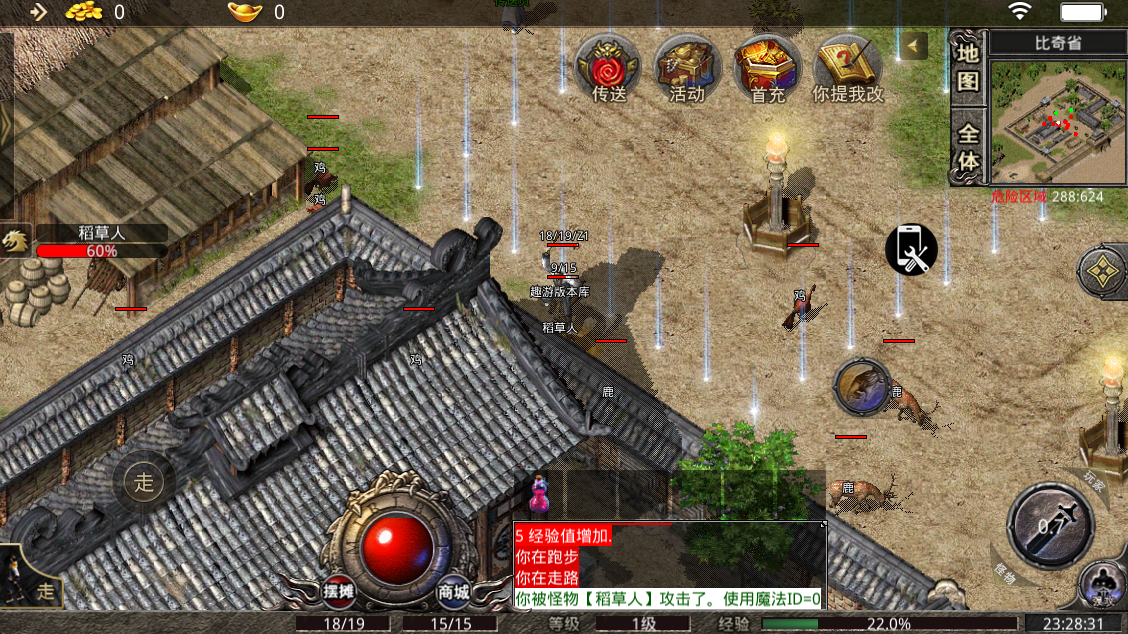This screenshot has width=1128, height=634.
Task: Open the 首充 first-recharge offer
Action: pyautogui.click(x=767, y=69)
